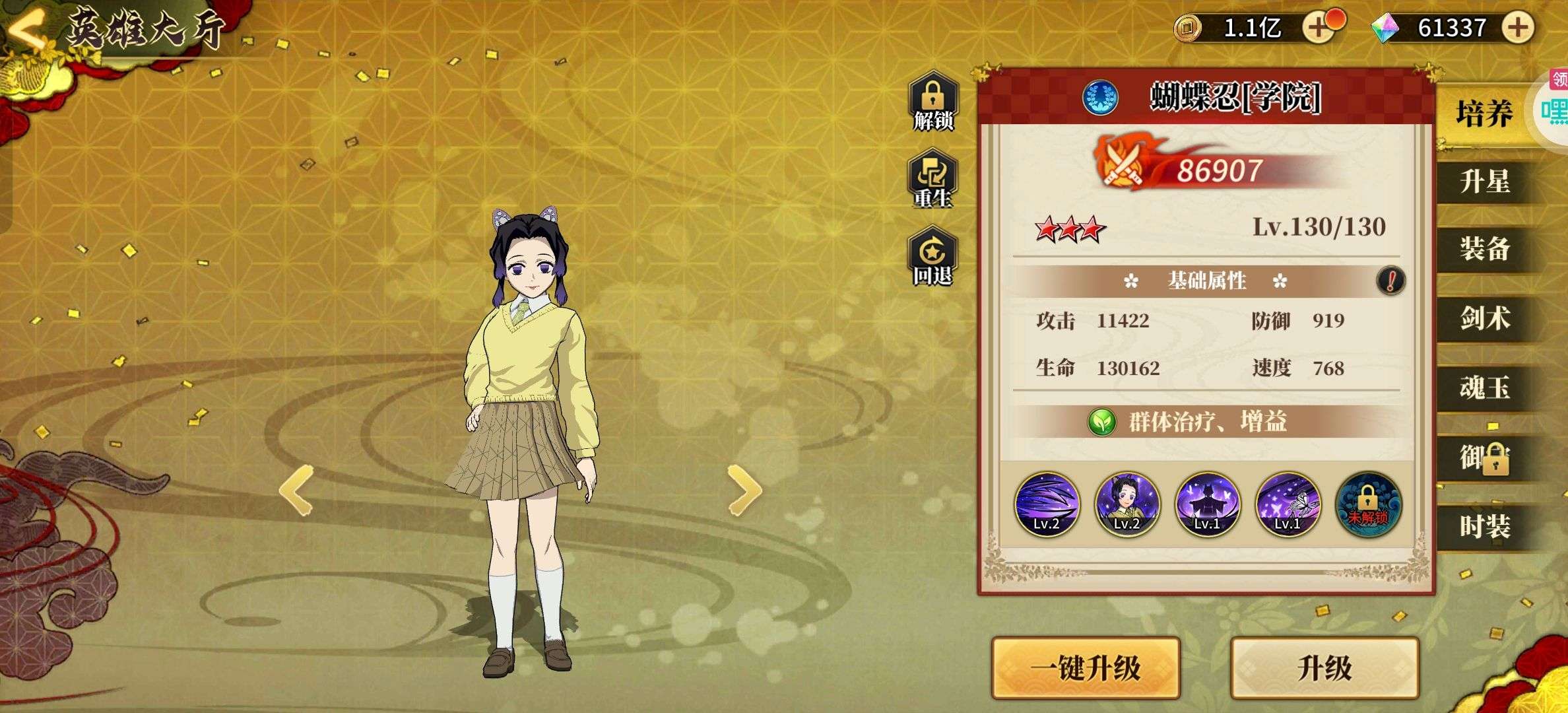The image size is (1568, 713).
Task: Click the 一键升级 one-tap upgrade button
Action: click(x=1086, y=668)
